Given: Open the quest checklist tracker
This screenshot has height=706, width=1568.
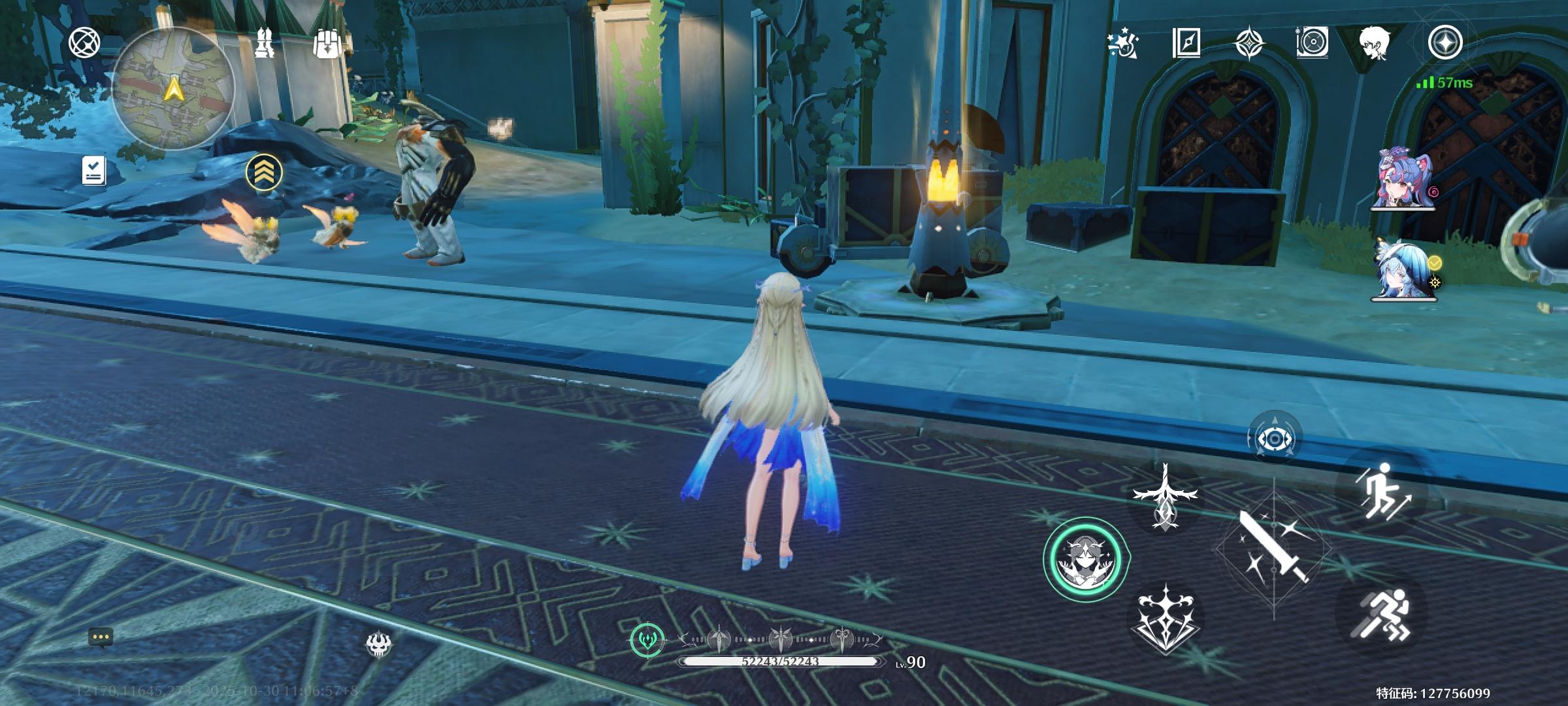Looking at the screenshot, I should pos(94,171).
